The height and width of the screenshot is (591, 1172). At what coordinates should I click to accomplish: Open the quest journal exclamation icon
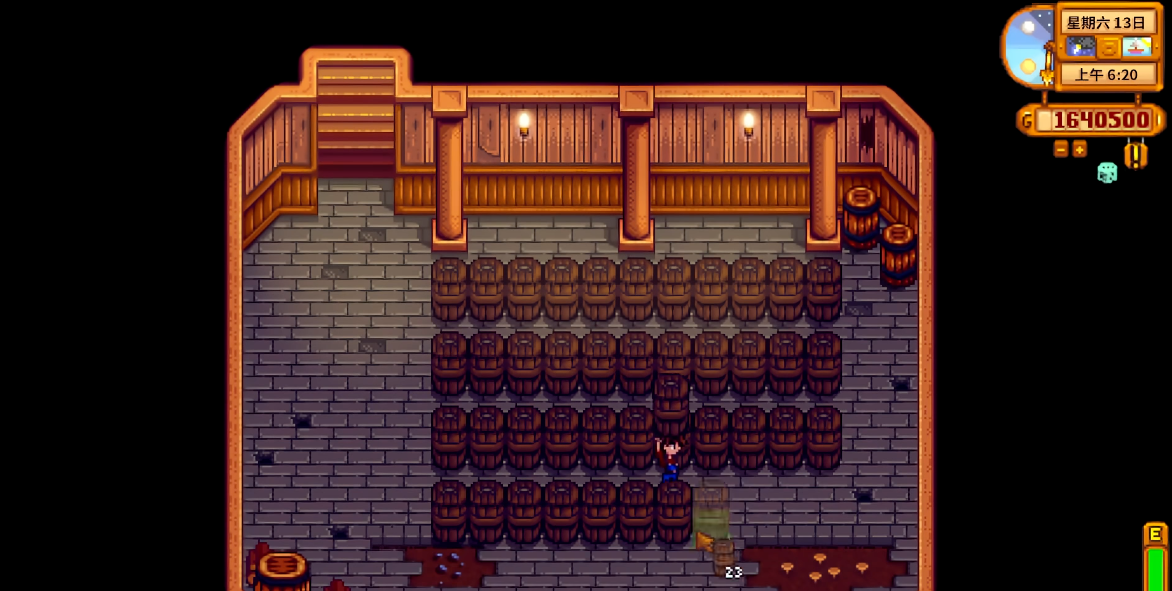point(1136,154)
